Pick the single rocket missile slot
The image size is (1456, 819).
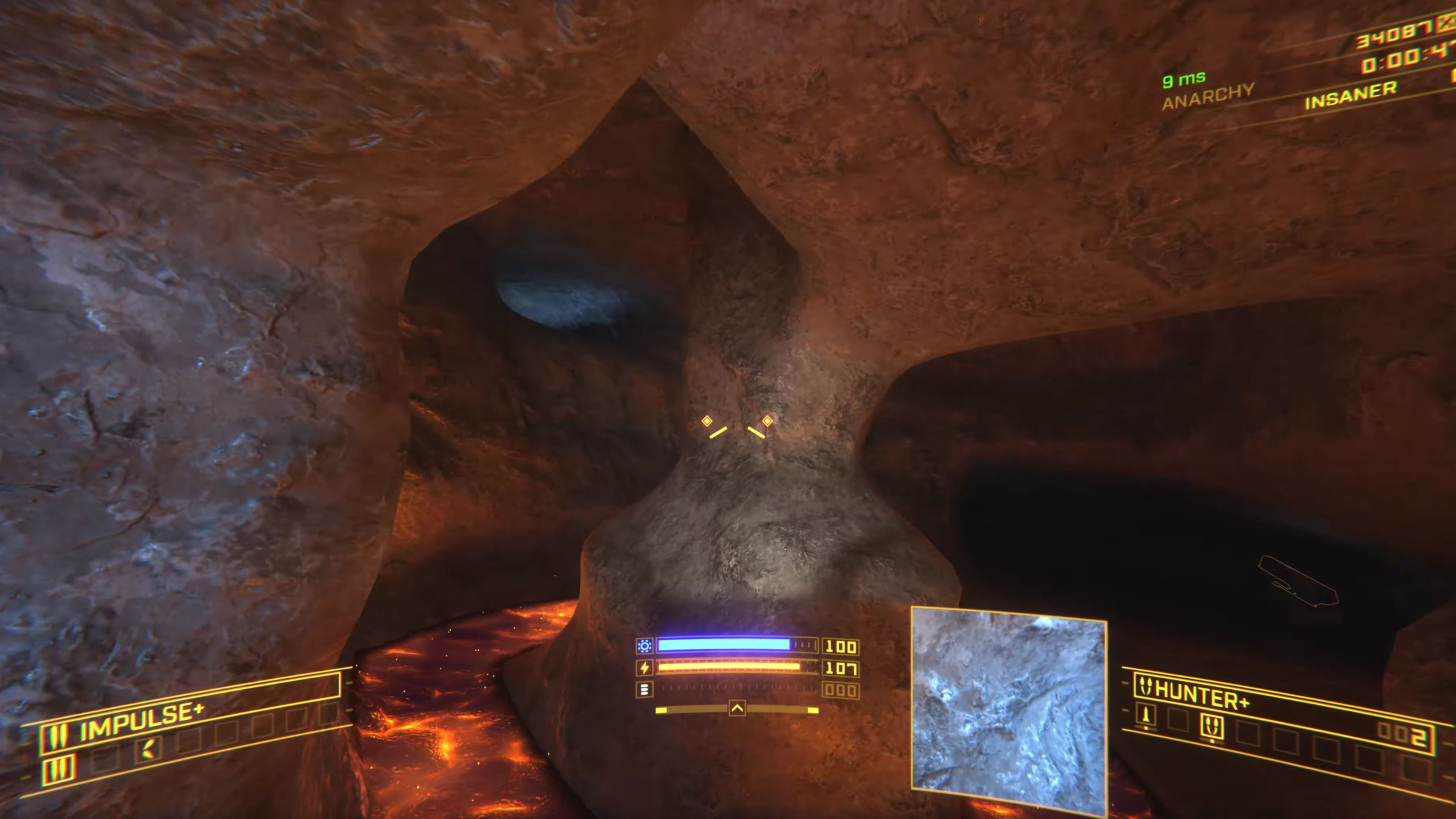(1146, 717)
